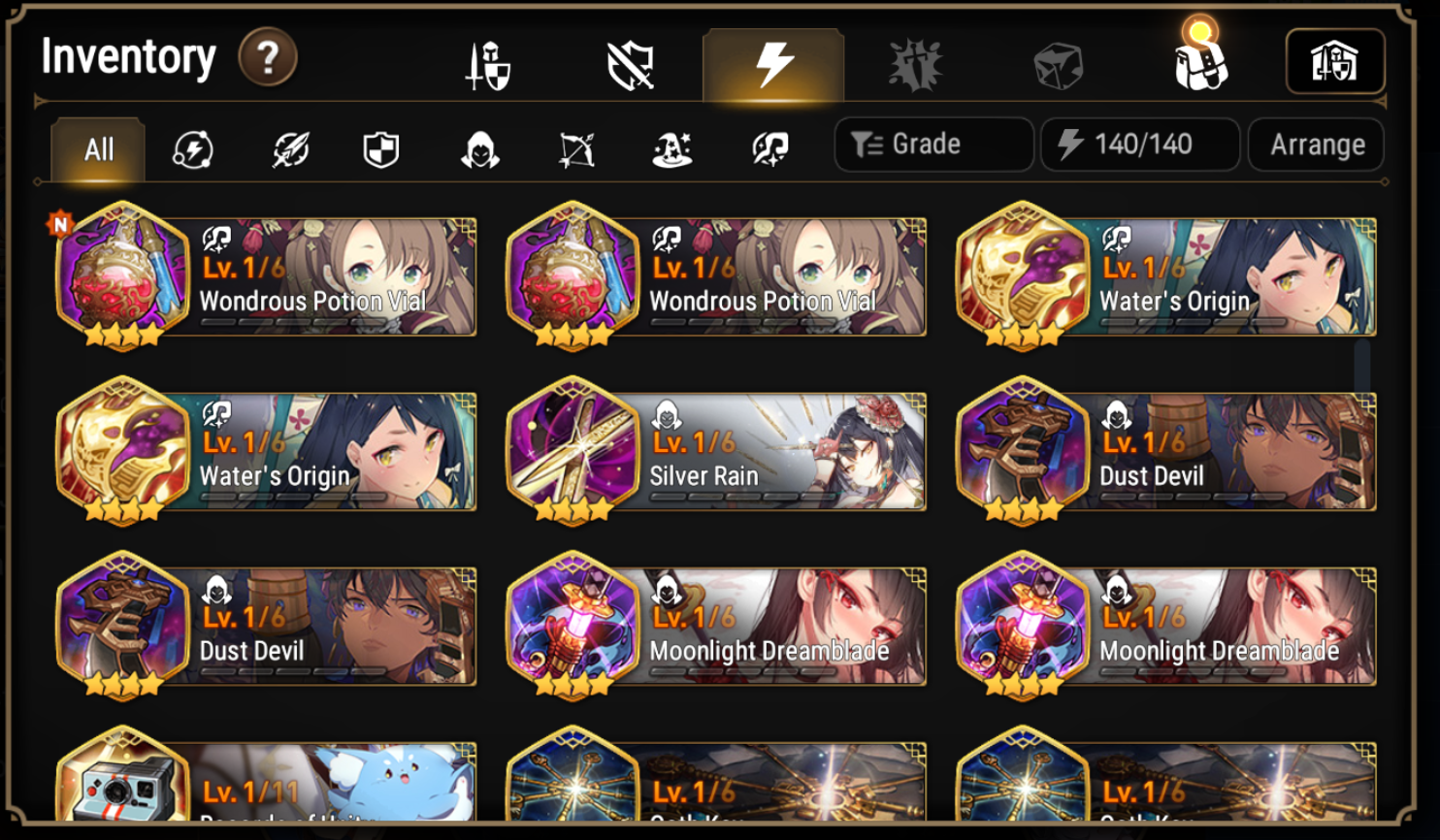Select the All filter tab
Screen dimensions: 1440x840
96,147
